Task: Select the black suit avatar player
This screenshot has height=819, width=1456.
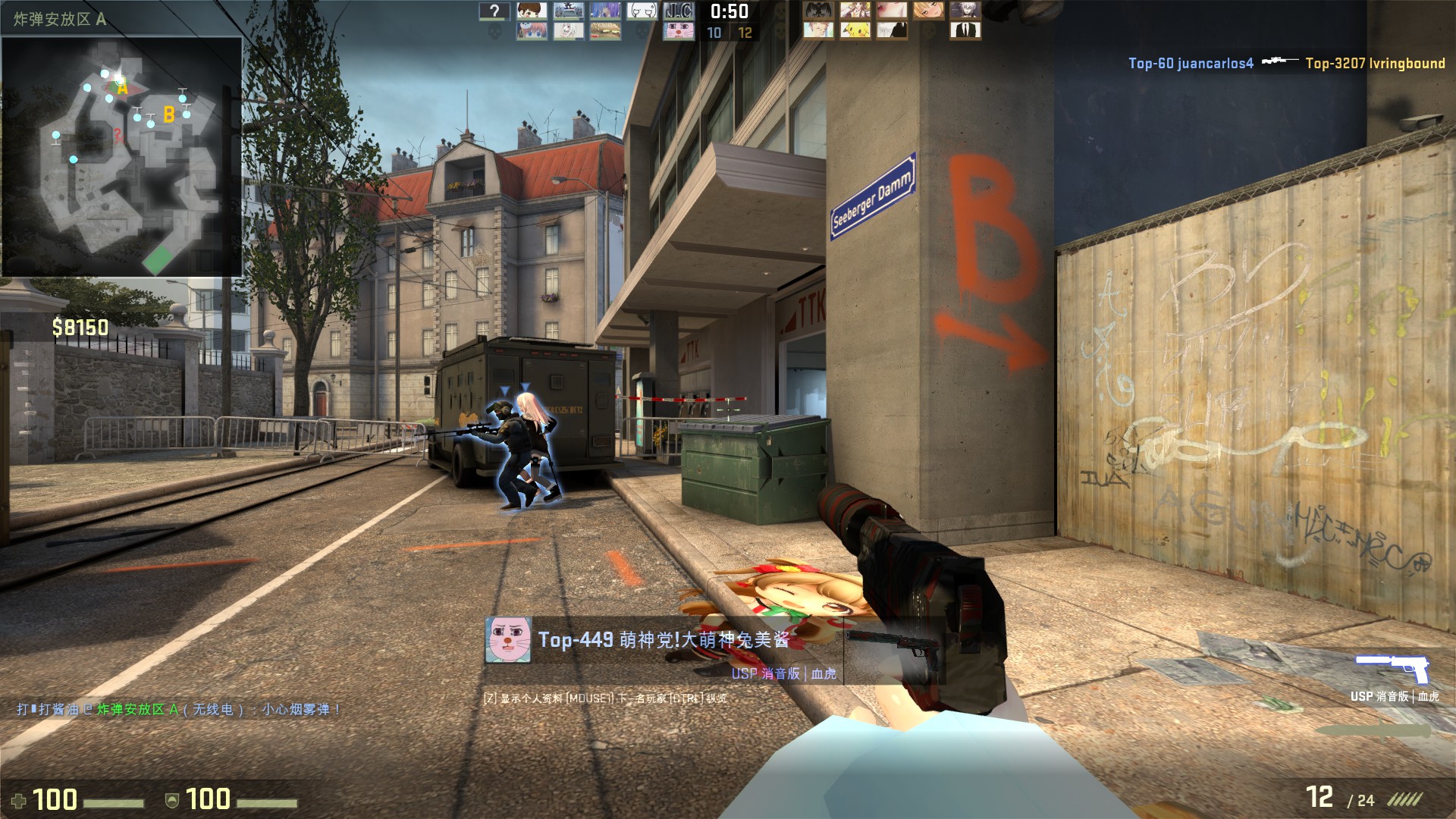Action: click(x=965, y=31)
